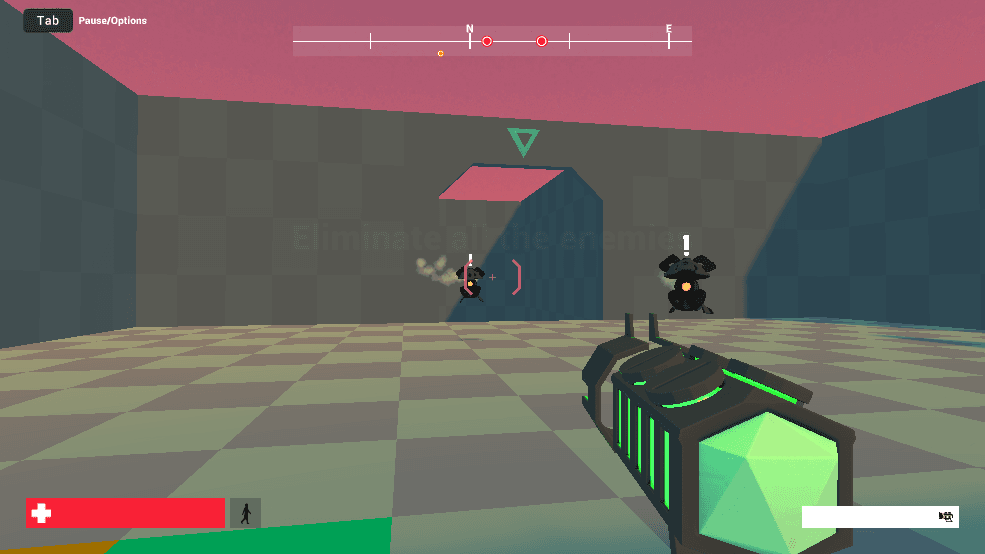The height and width of the screenshot is (554, 985).
Task: Click the weapon icon on the ammo bar
Action: pyautogui.click(x=945, y=516)
